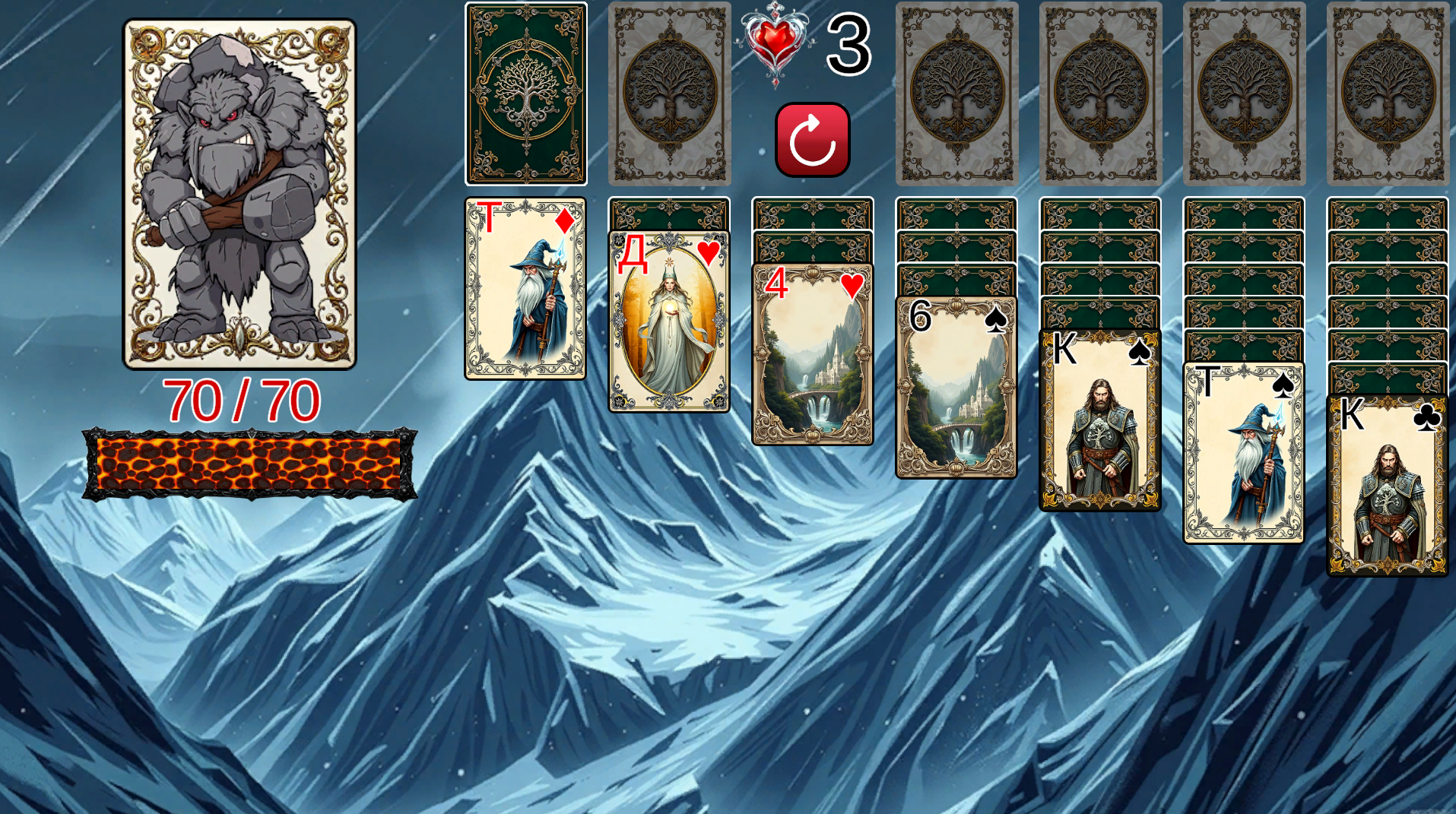Select the first foundation pile card back
The height and width of the screenshot is (814, 1456).
click(x=956, y=94)
